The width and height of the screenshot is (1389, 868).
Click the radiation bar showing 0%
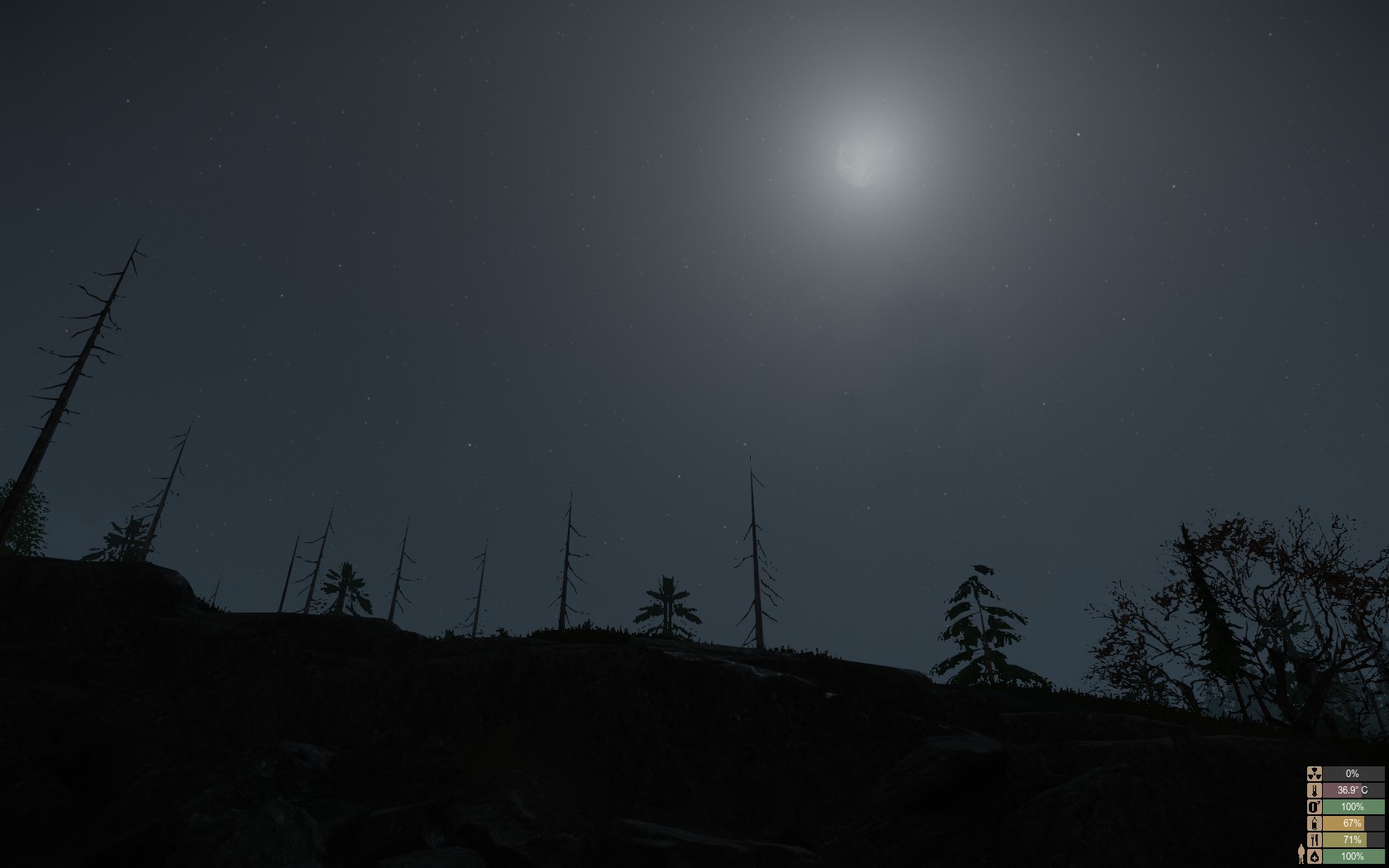pos(1351,773)
